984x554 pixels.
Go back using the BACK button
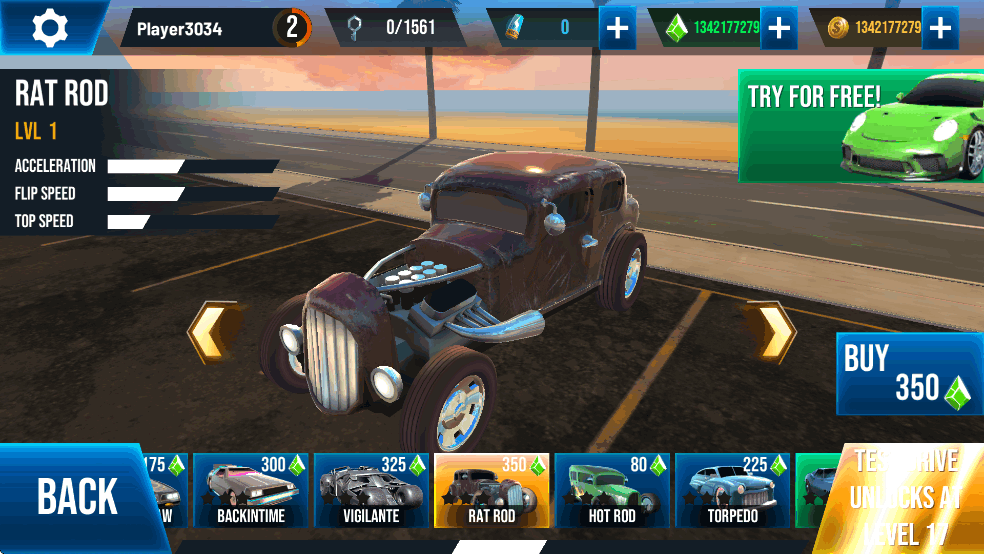pyautogui.click(x=76, y=497)
